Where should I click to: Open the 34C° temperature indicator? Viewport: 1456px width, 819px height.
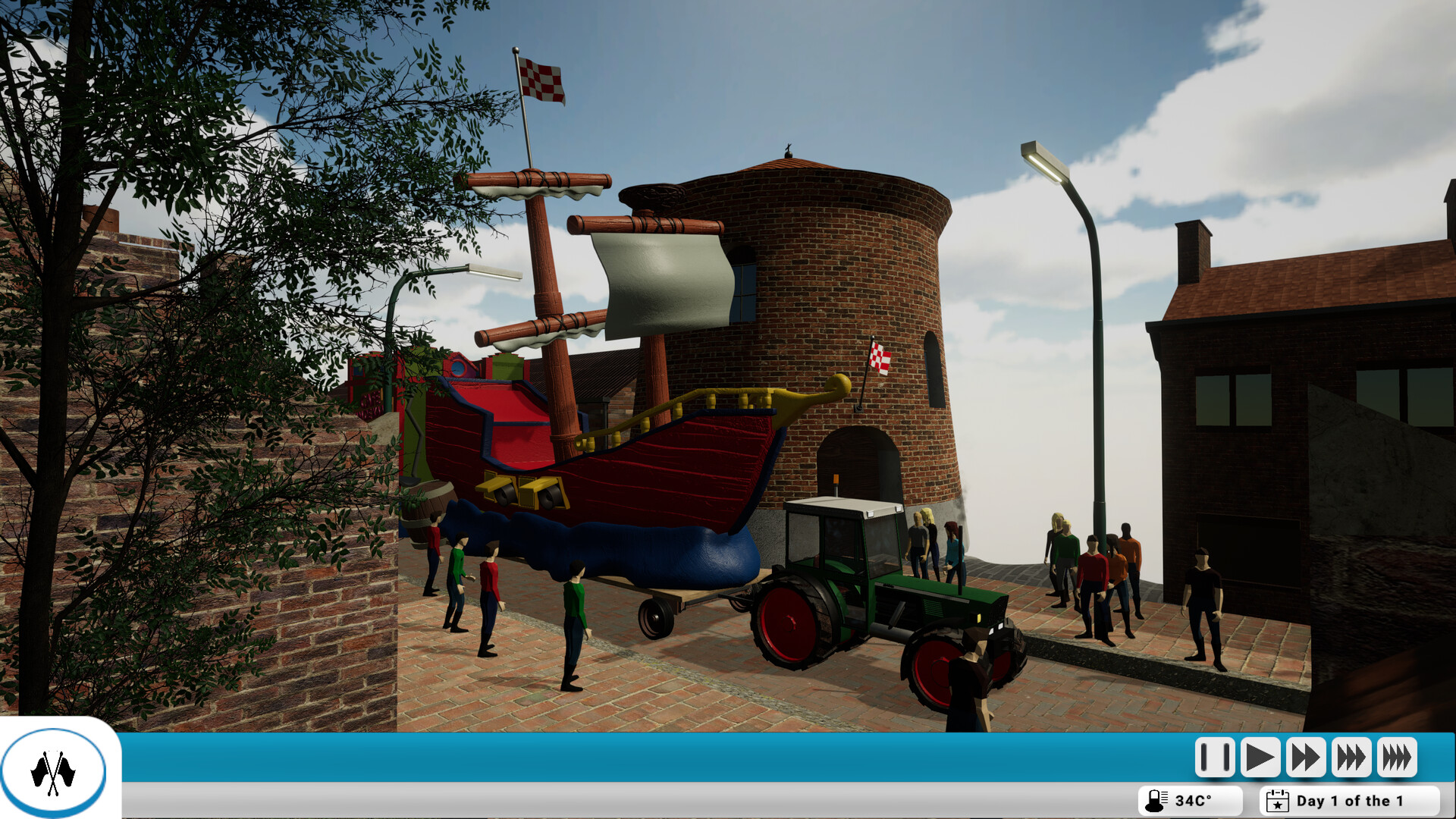tap(1187, 800)
